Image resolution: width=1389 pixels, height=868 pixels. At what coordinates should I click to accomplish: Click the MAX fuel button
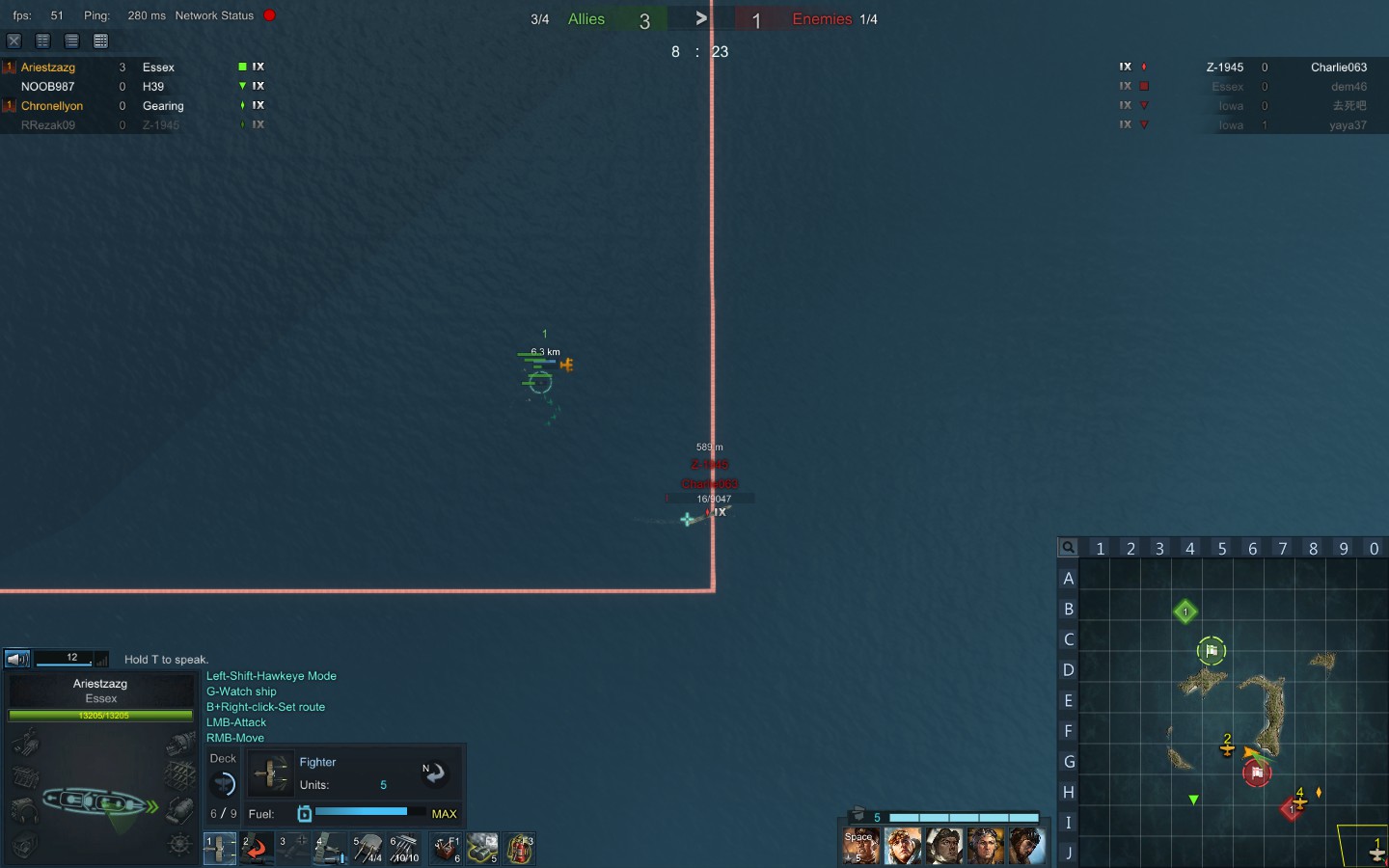coord(444,814)
